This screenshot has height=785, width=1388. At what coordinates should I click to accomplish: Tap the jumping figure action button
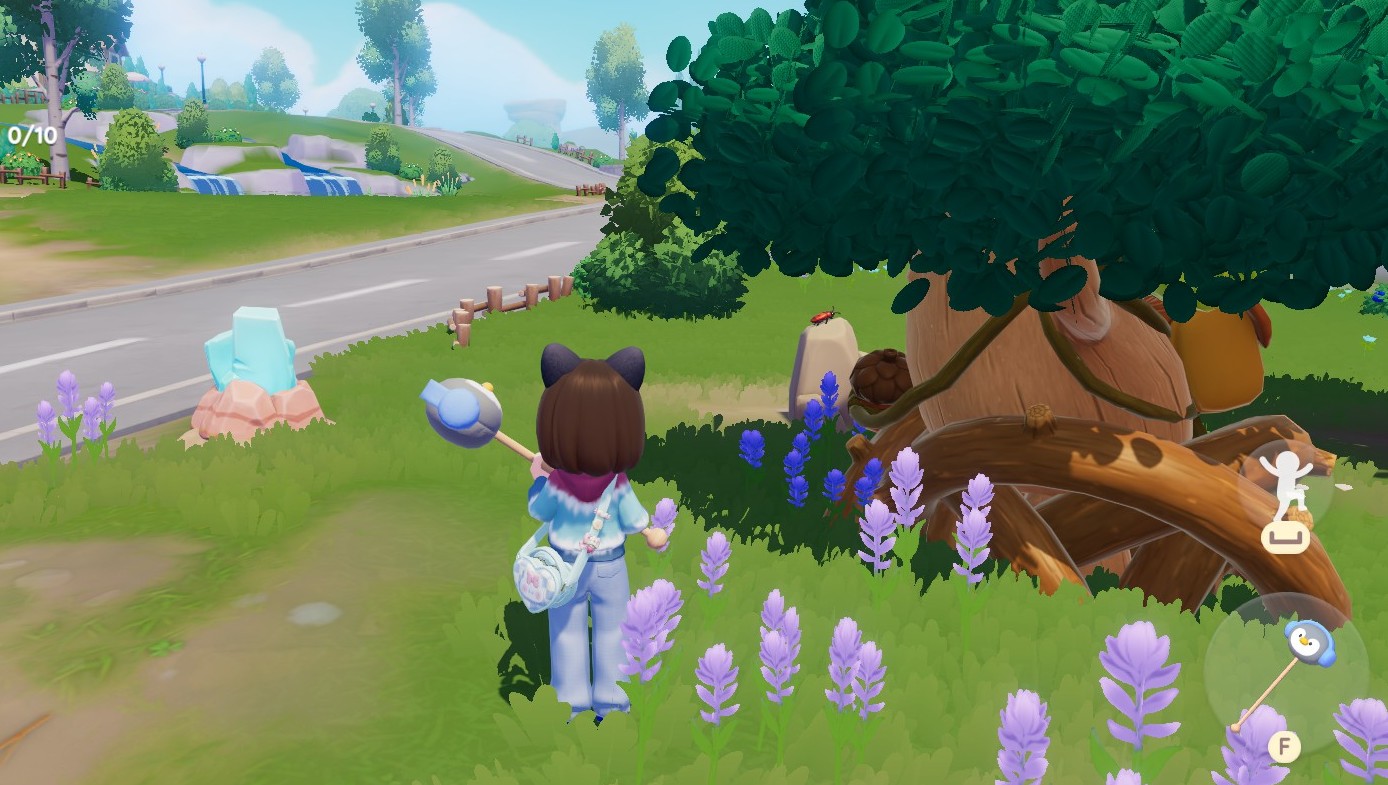tap(1286, 487)
